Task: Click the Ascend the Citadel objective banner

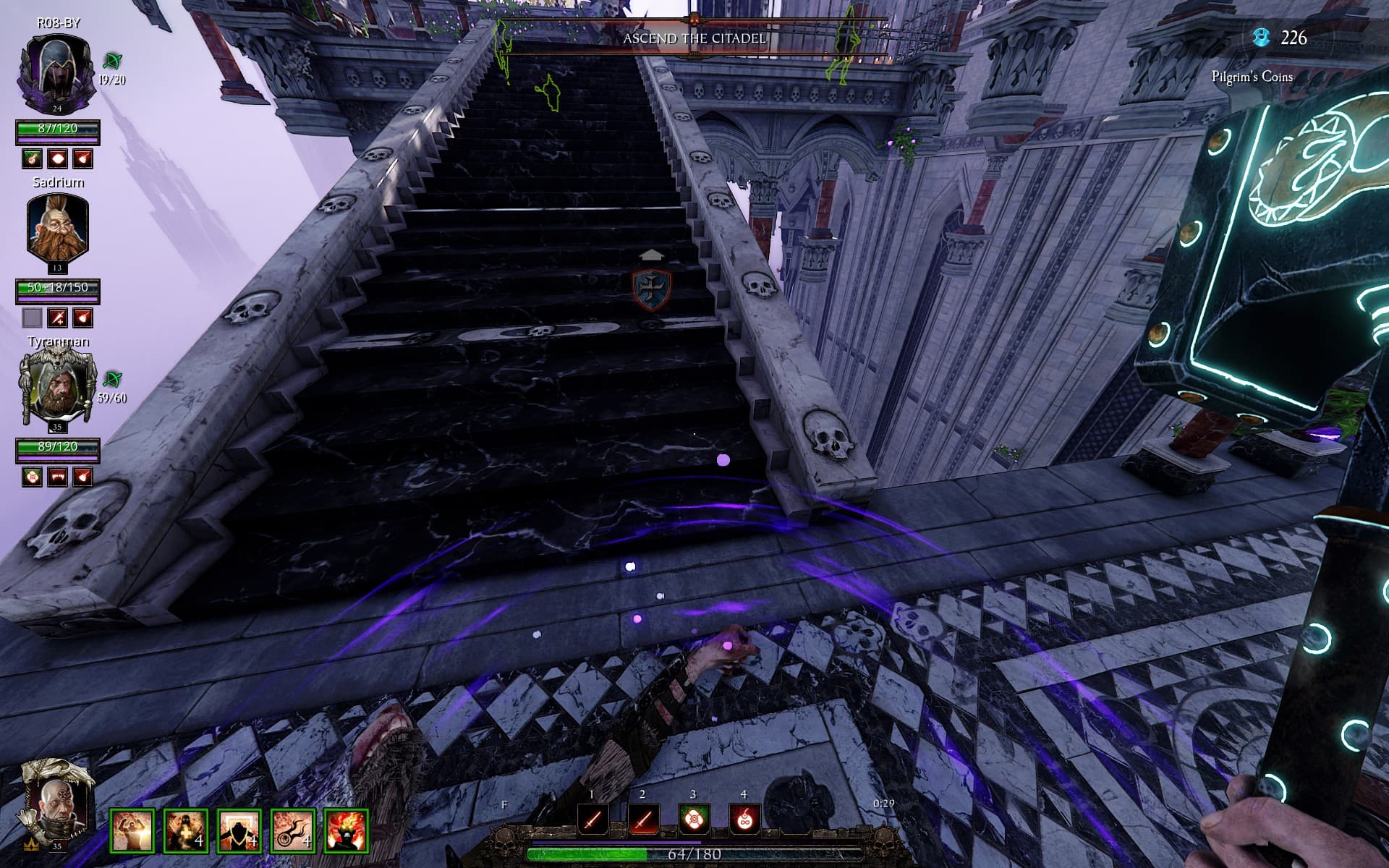Action: coord(694,38)
